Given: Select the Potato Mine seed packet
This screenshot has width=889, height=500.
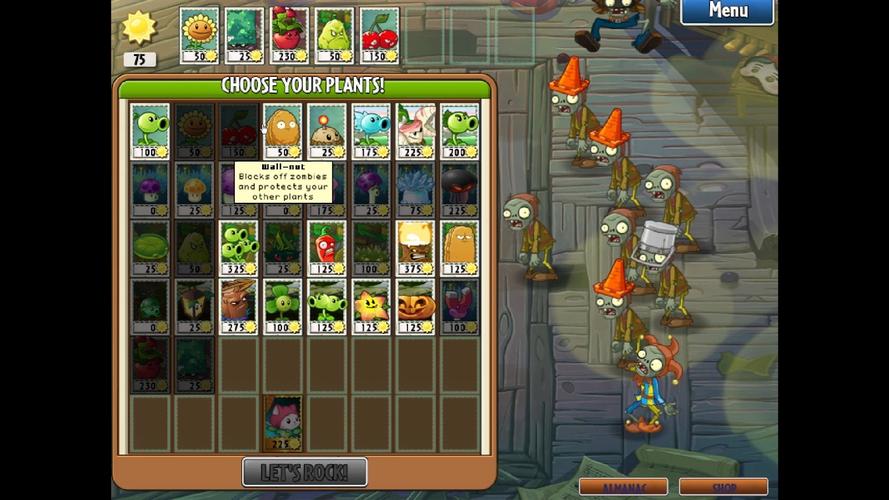Looking at the screenshot, I should [327, 131].
